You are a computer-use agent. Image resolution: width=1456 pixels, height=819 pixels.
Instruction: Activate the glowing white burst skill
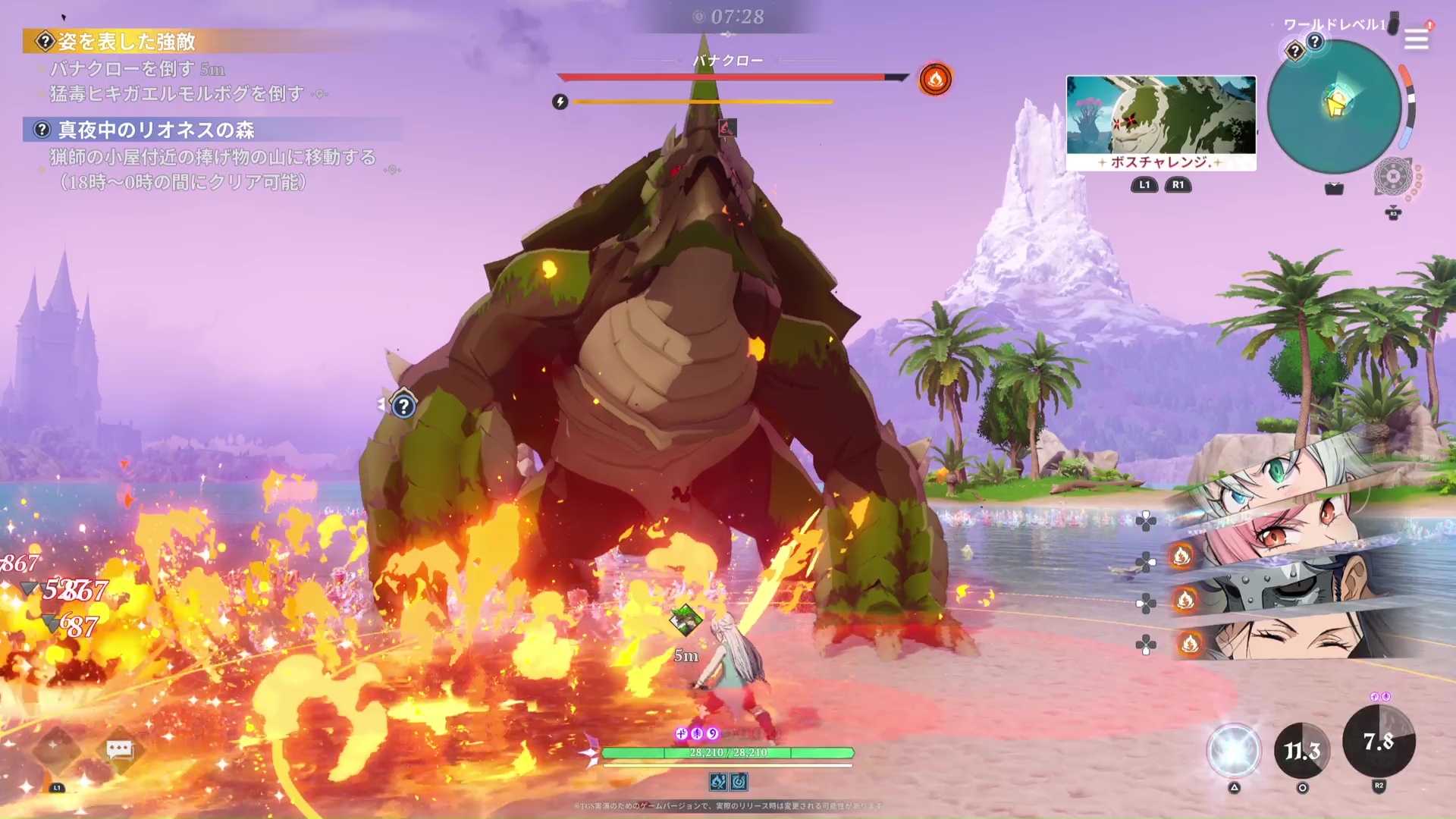tap(1234, 750)
